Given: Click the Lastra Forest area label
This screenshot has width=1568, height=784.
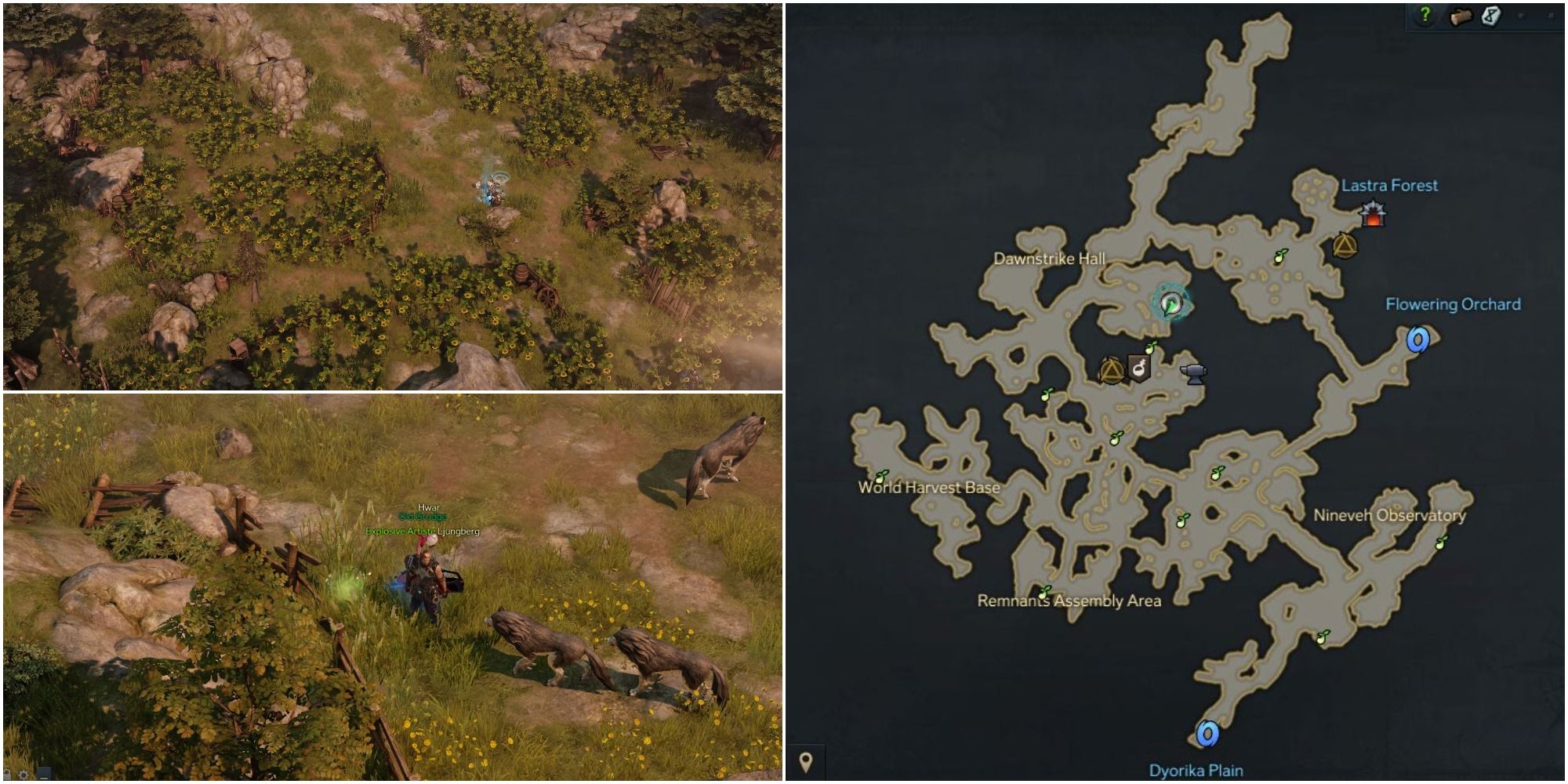Looking at the screenshot, I should point(1388,187).
